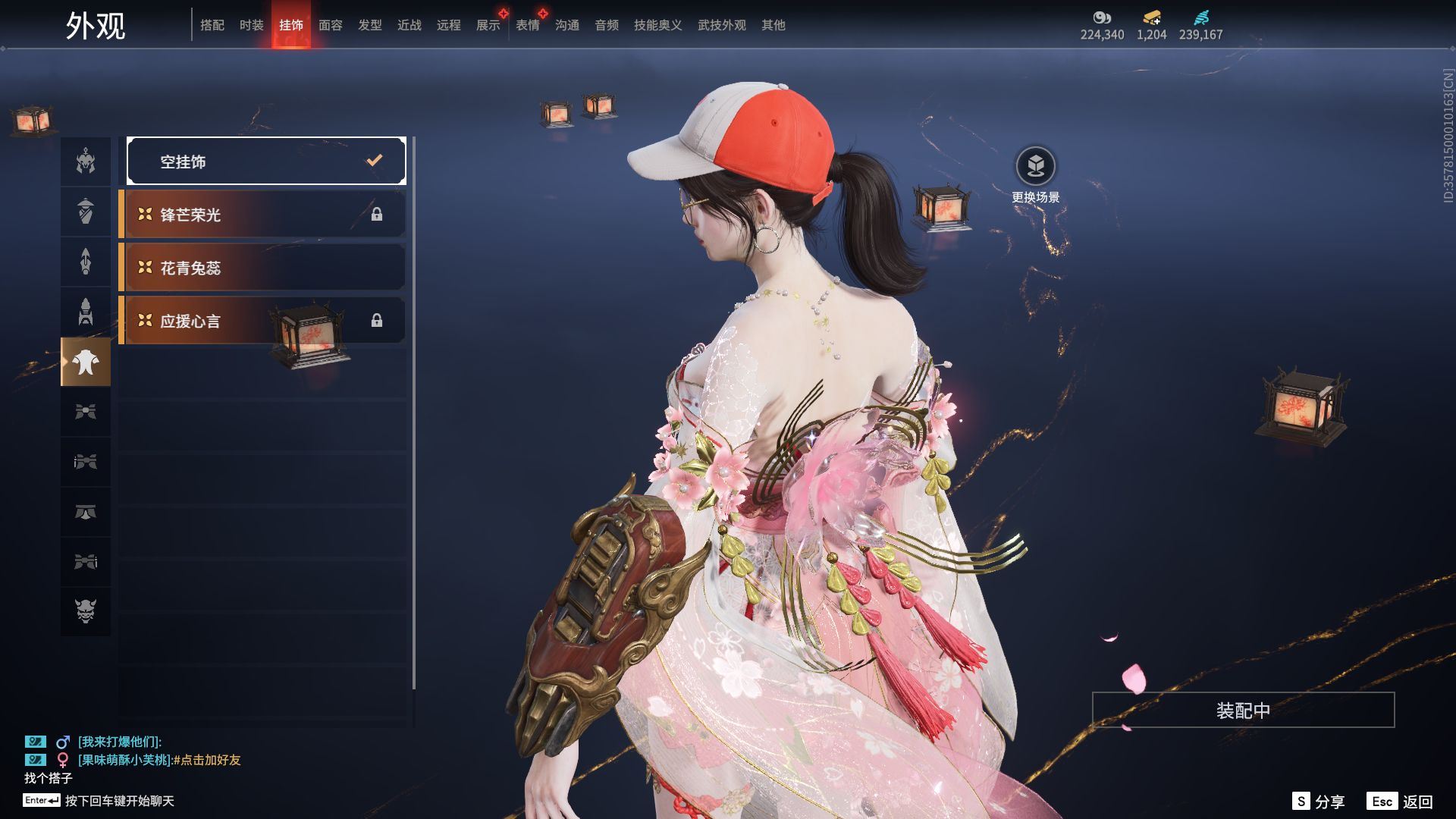The width and height of the screenshot is (1456, 819).
Task: Choose the locked 锋芒荣光 accessory
Action: 262,215
